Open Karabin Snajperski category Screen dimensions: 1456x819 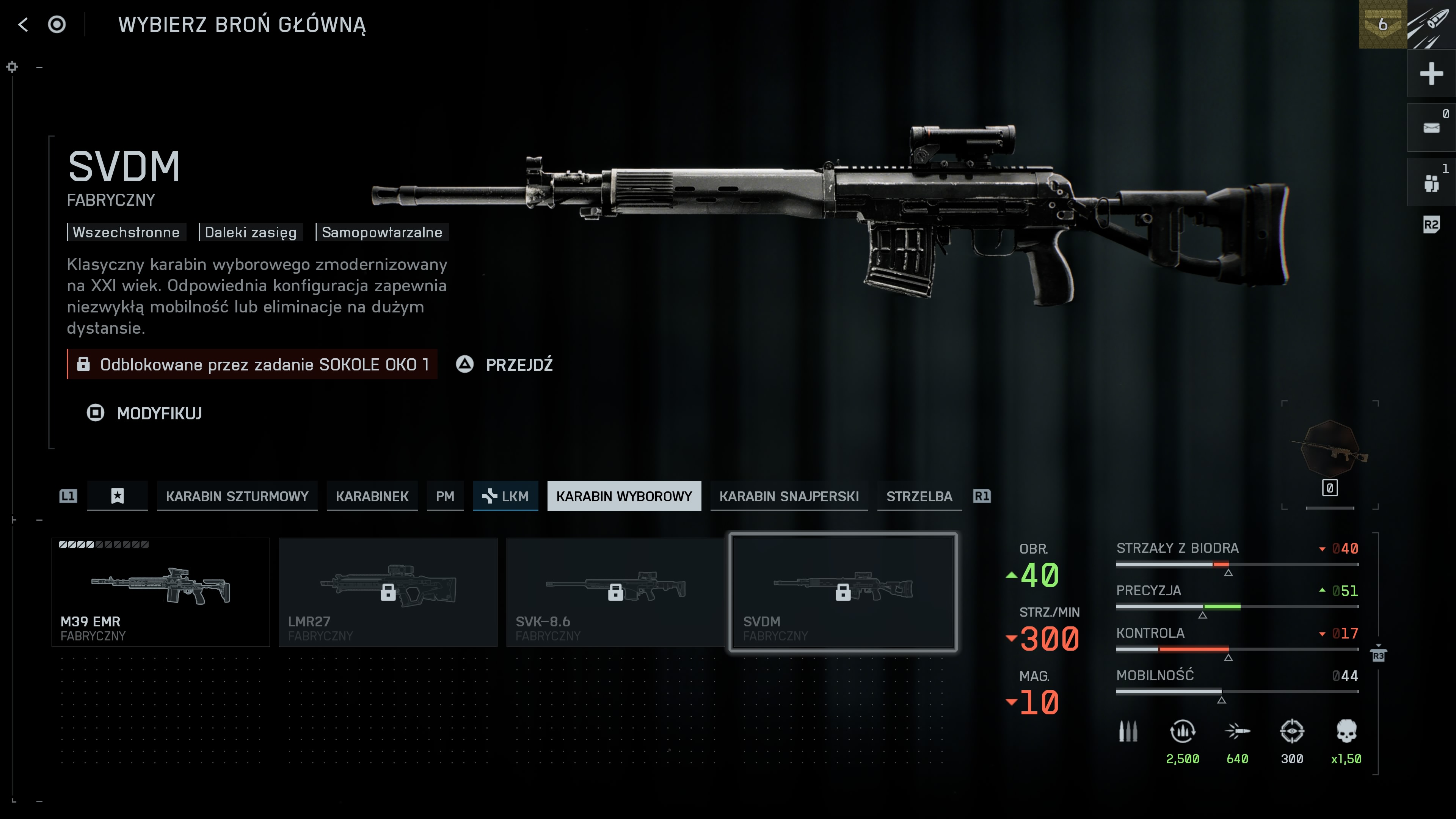tap(789, 496)
